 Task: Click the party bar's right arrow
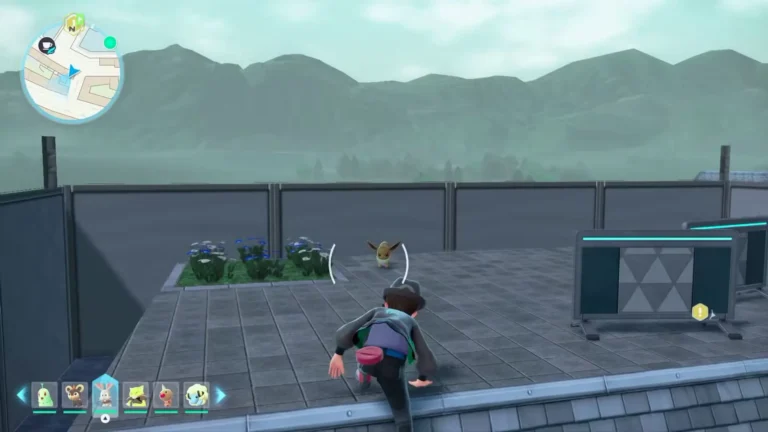(x=221, y=396)
